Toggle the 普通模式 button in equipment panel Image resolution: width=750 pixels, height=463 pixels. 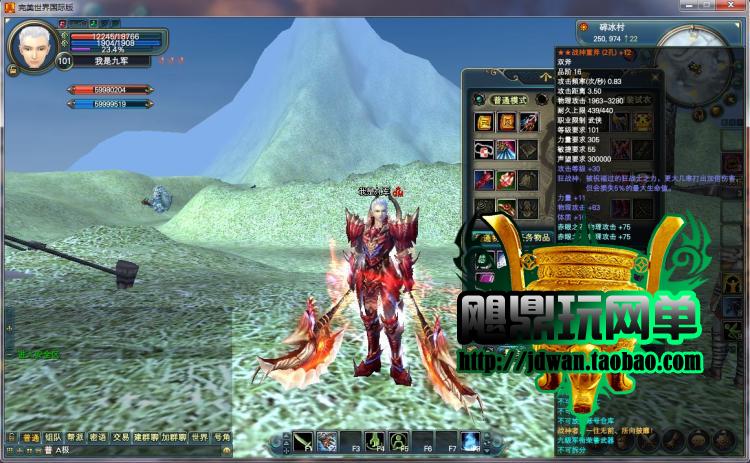tap(507, 100)
